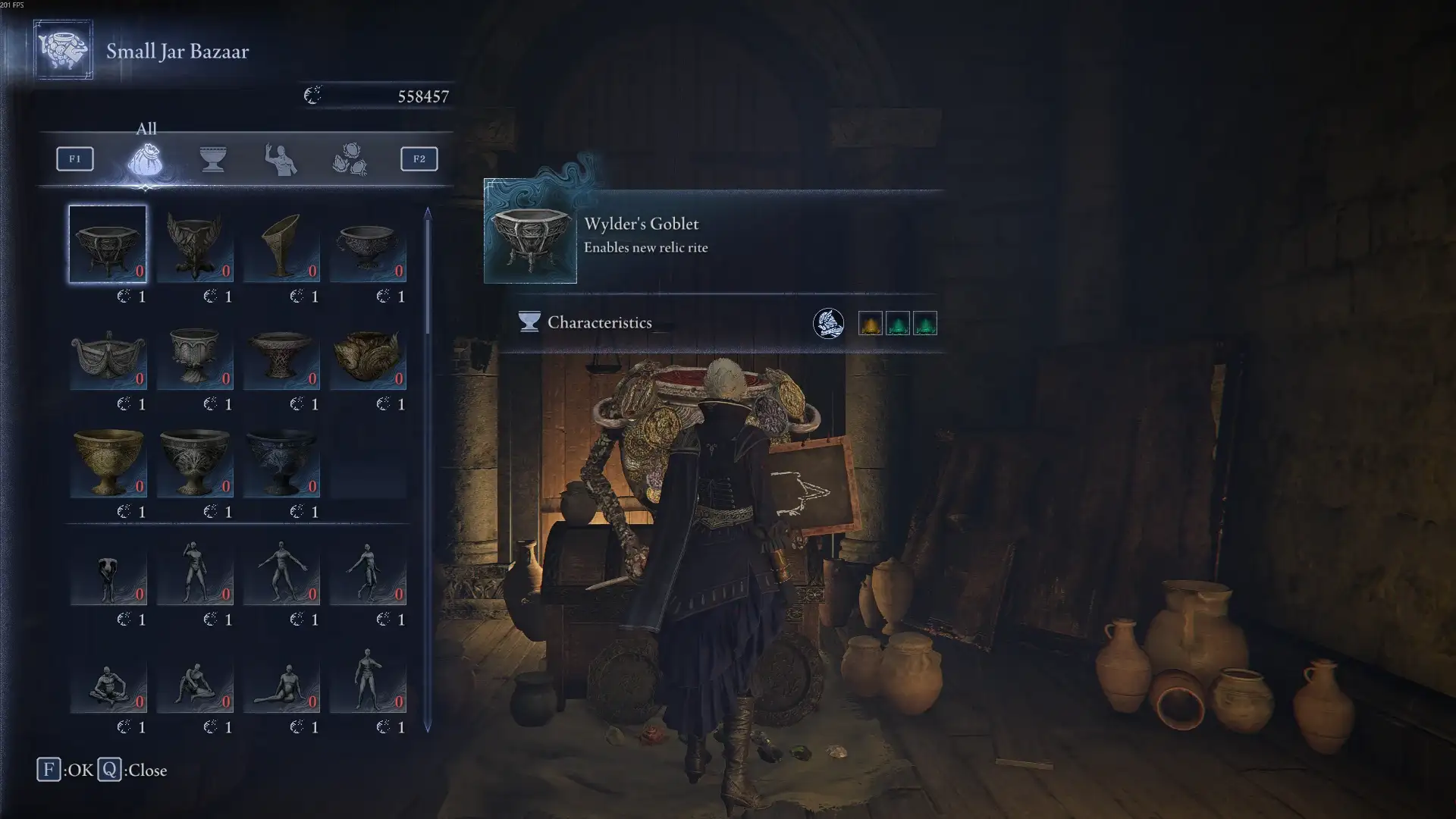This screenshot has height=819, width=1456.
Task: Switch to the All items tab
Action: pyautogui.click(x=145, y=159)
